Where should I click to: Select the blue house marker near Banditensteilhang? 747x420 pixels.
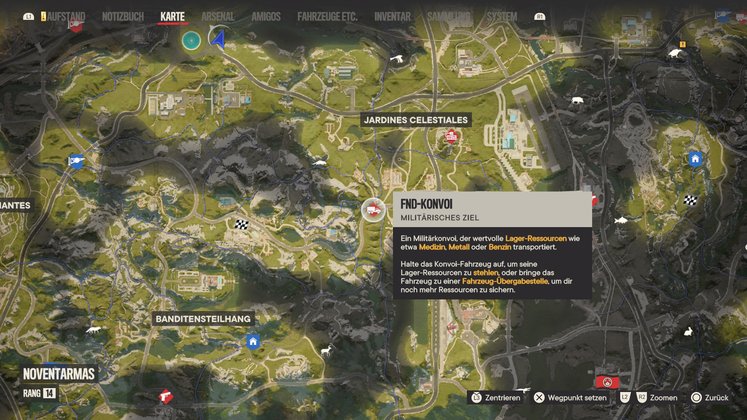point(253,341)
